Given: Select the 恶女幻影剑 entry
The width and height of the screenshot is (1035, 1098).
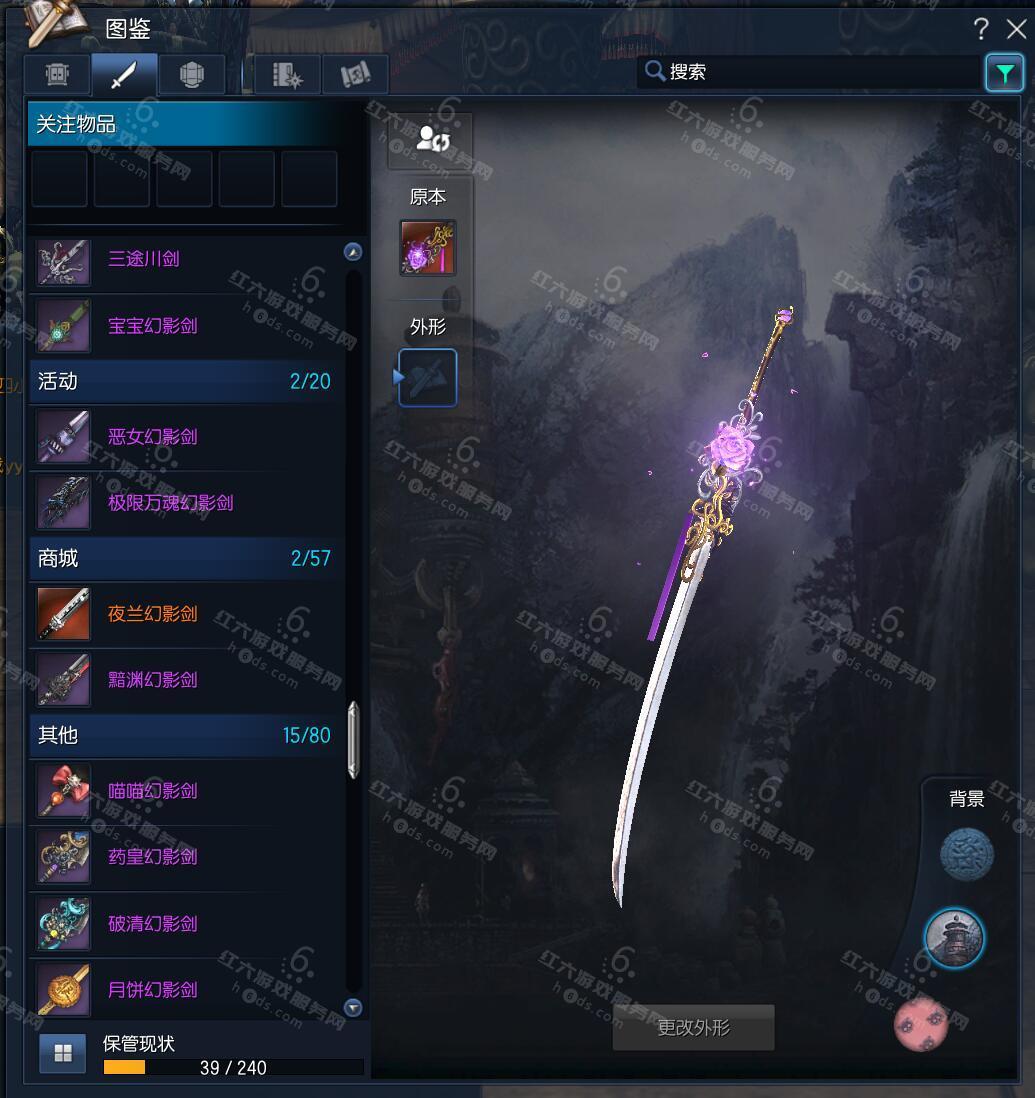Looking at the screenshot, I should [x=152, y=437].
